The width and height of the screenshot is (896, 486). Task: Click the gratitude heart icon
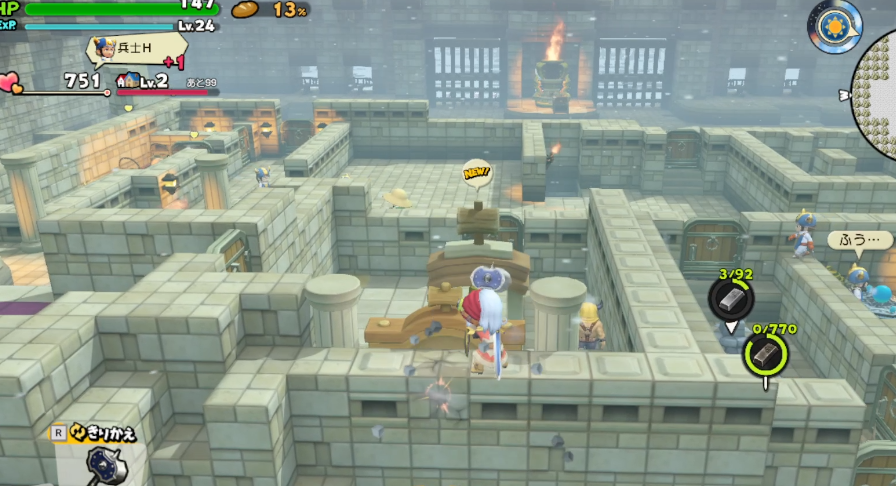(11, 81)
